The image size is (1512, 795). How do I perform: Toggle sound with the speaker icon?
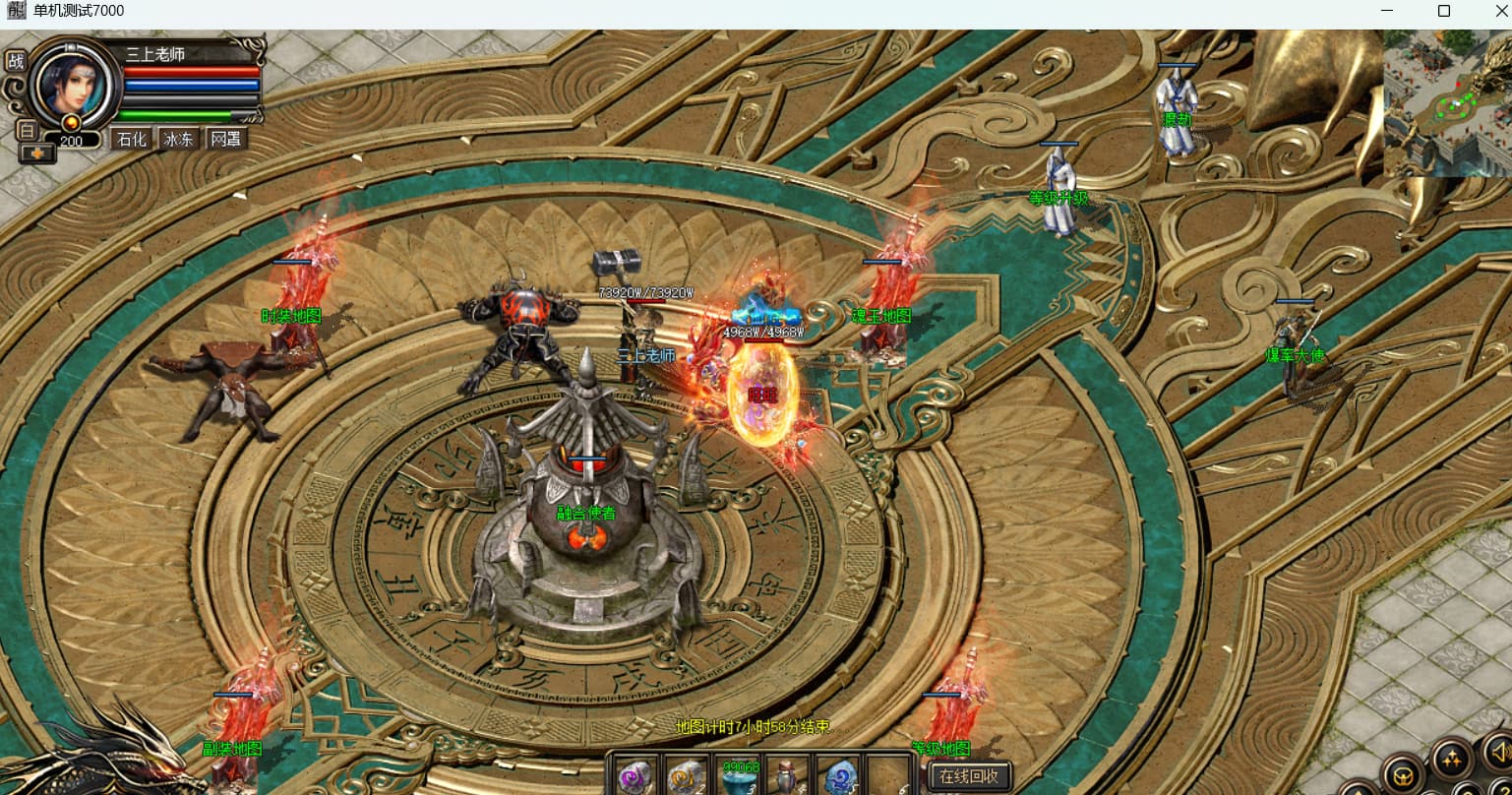[x=1499, y=753]
